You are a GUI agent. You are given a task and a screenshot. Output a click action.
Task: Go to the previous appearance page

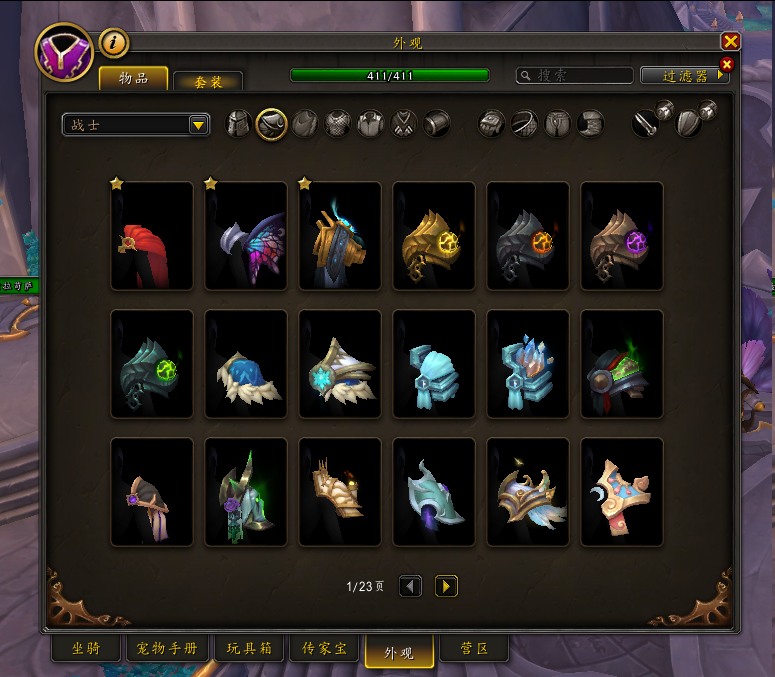point(410,586)
